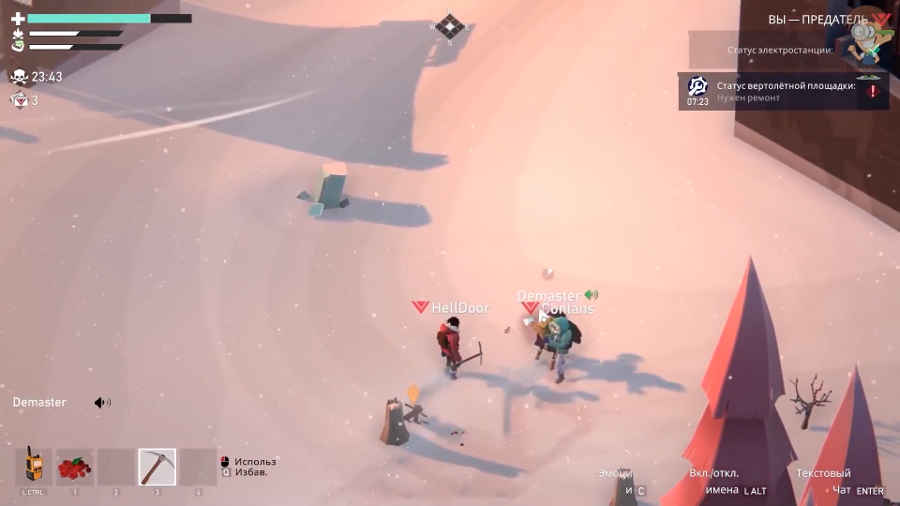Click the speaker icon beside Demaster
This screenshot has height=506, width=900.
tap(102, 402)
